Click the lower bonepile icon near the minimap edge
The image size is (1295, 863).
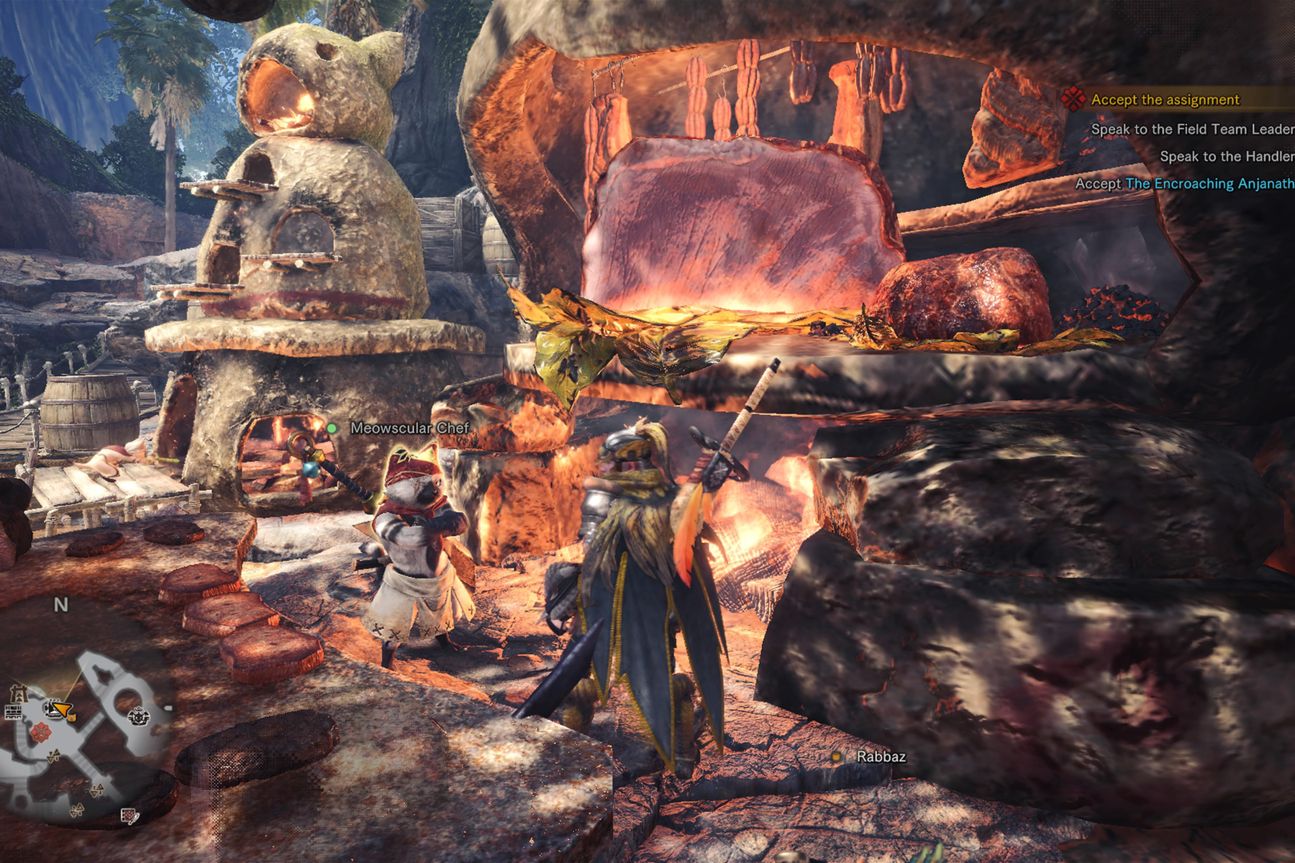pyautogui.click(x=76, y=810)
